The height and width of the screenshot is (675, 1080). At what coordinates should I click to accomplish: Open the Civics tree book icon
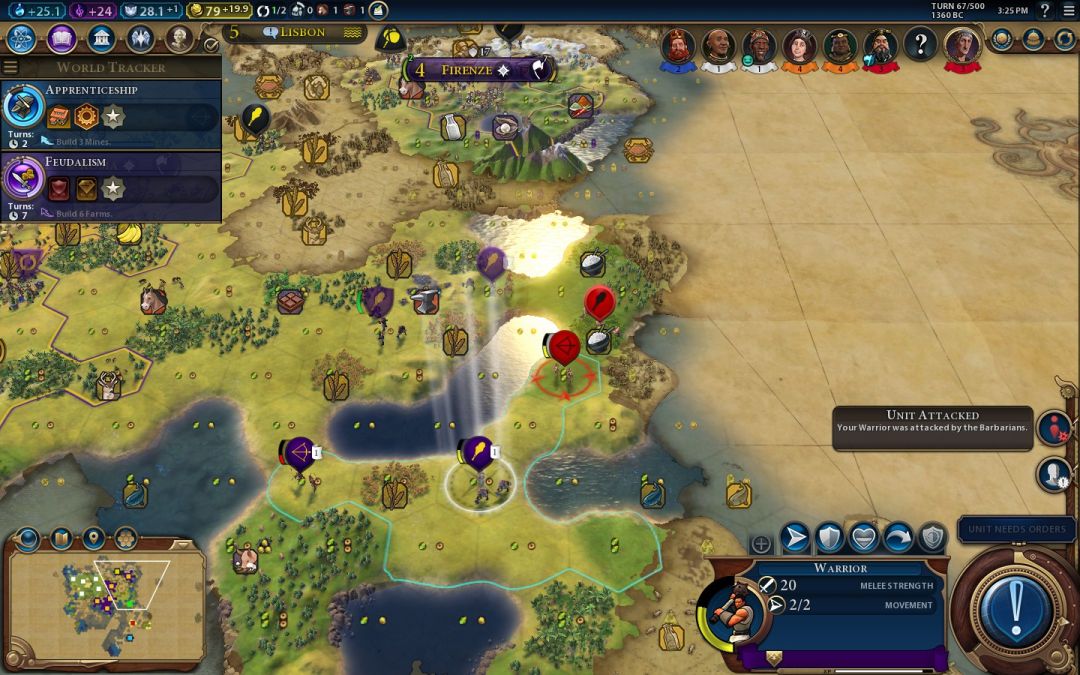pyautogui.click(x=61, y=39)
